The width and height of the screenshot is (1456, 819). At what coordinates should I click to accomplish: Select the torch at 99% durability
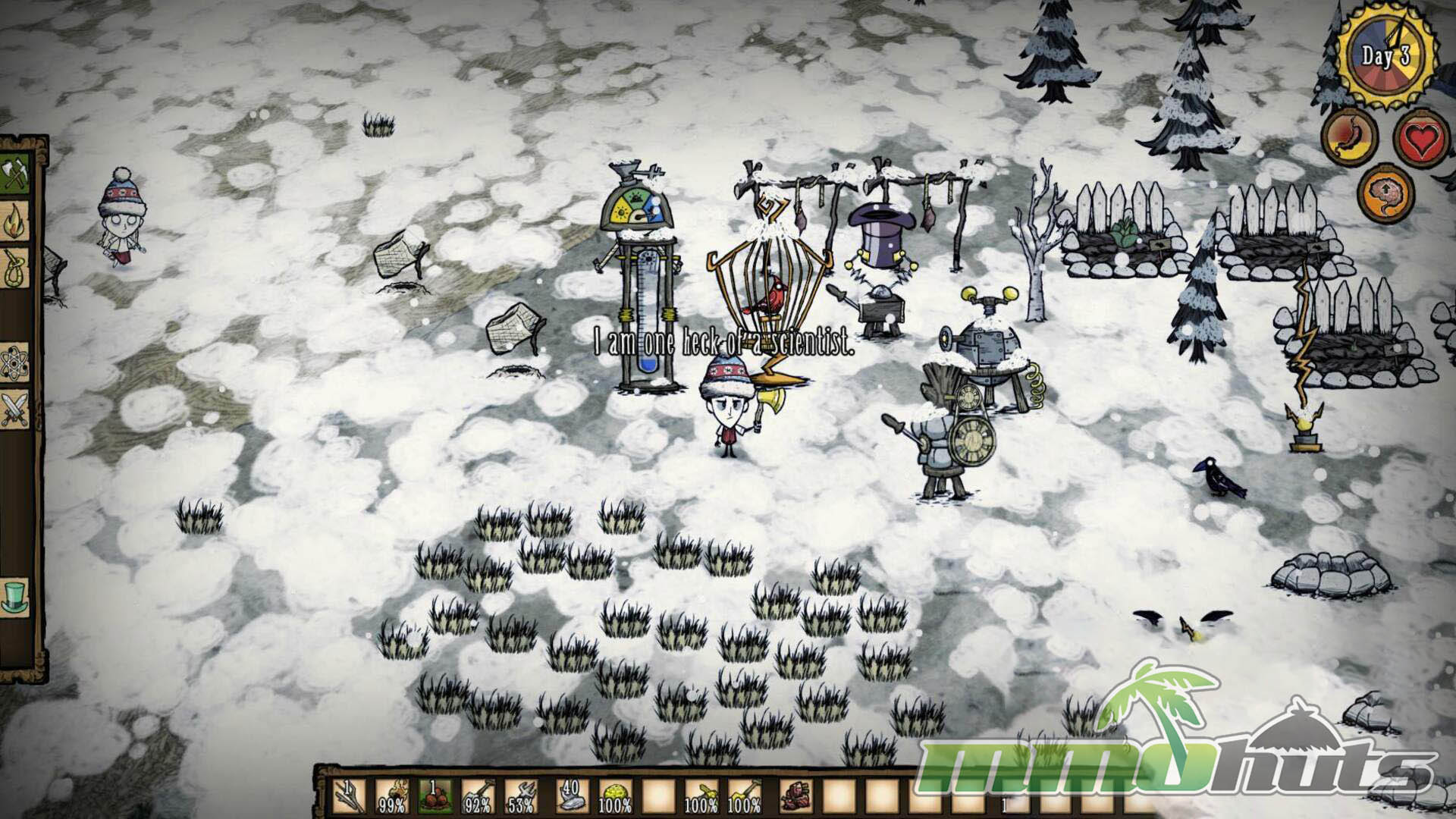[x=391, y=795]
